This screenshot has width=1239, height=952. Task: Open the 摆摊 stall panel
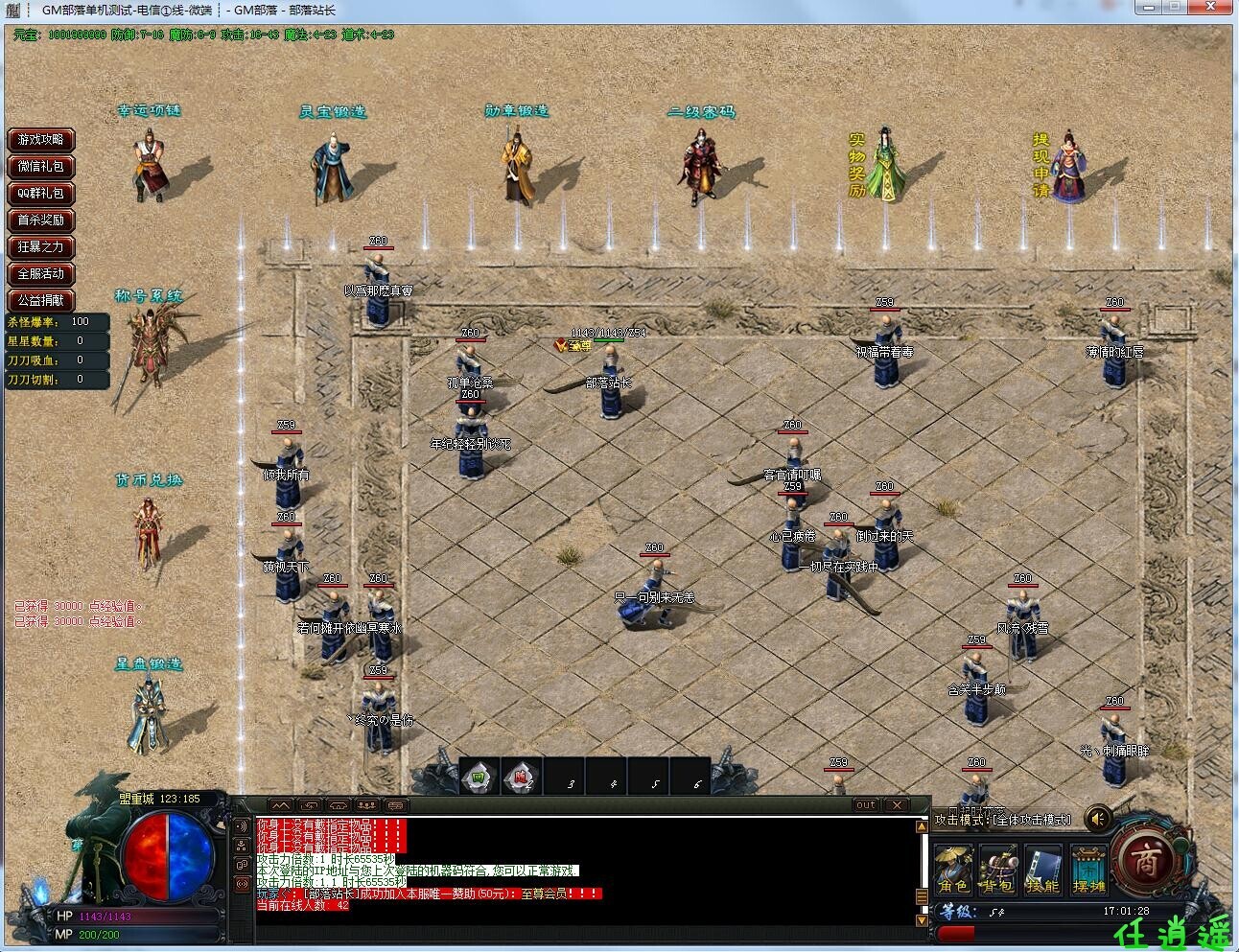[x=1088, y=868]
